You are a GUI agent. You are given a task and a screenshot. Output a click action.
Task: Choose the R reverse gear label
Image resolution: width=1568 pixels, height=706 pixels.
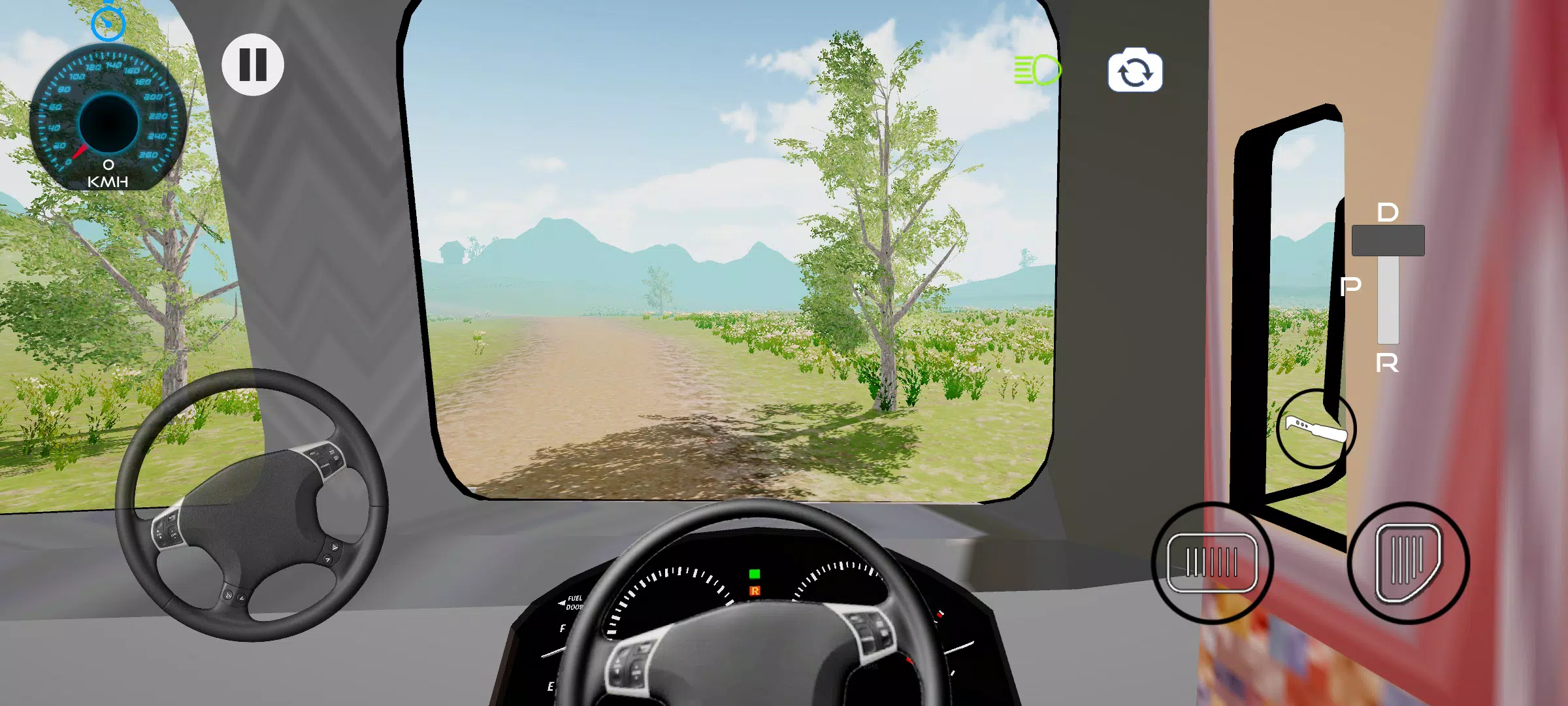click(x=1387, y=363)
